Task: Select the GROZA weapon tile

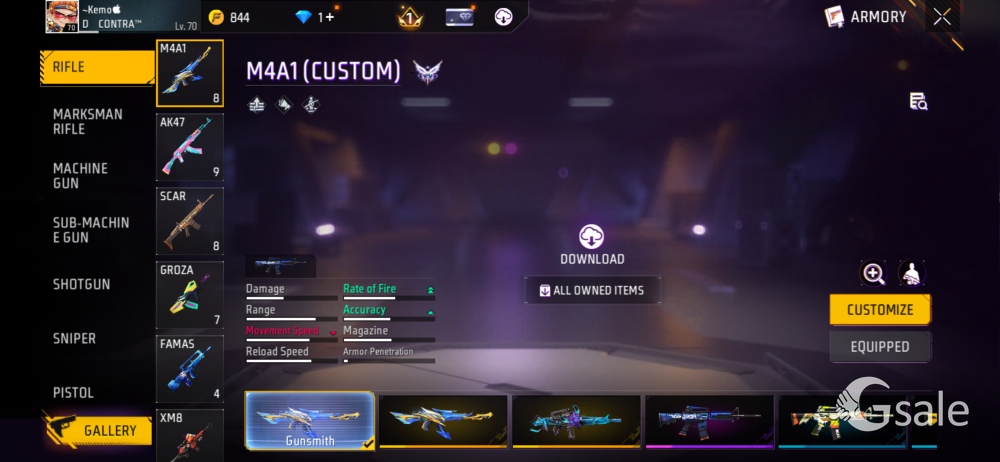Action: [x=190, y=295]
